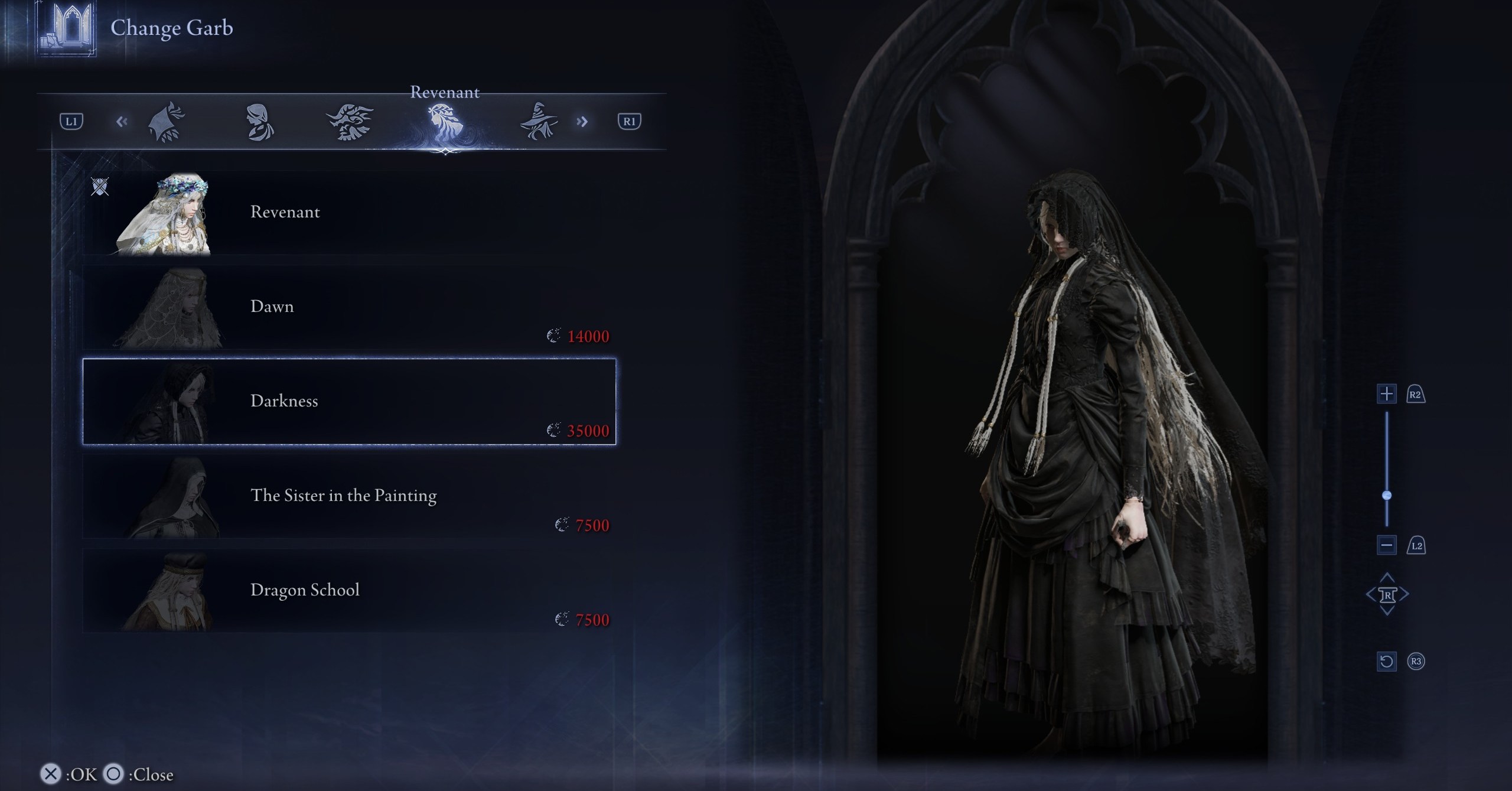Zoom out with the minus button
The height and width of the screenshot is (791, 1512).
point(1386,545)
